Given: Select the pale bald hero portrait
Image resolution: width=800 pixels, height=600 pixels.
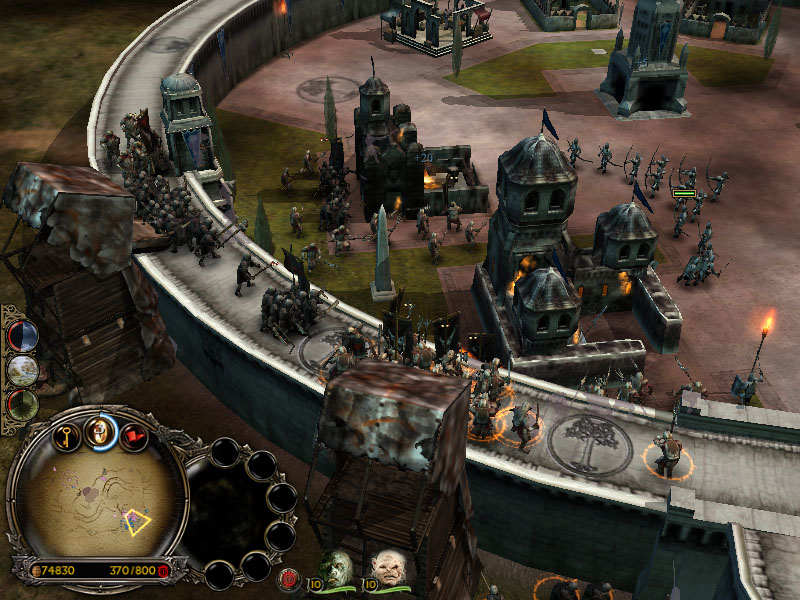Looking at the screenshot, I should pyautogui.click(x=388, y=569).
